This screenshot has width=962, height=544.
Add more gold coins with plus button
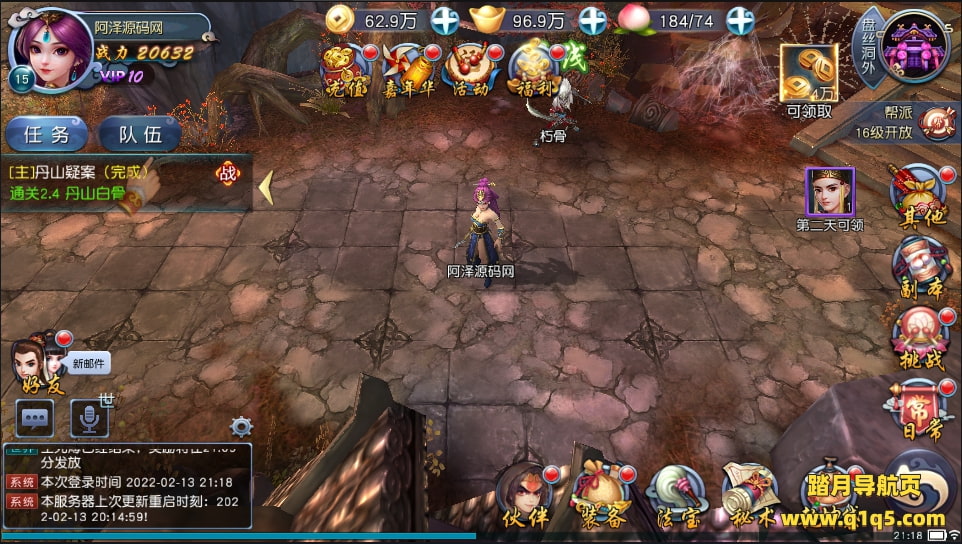(x=445, y=20)
